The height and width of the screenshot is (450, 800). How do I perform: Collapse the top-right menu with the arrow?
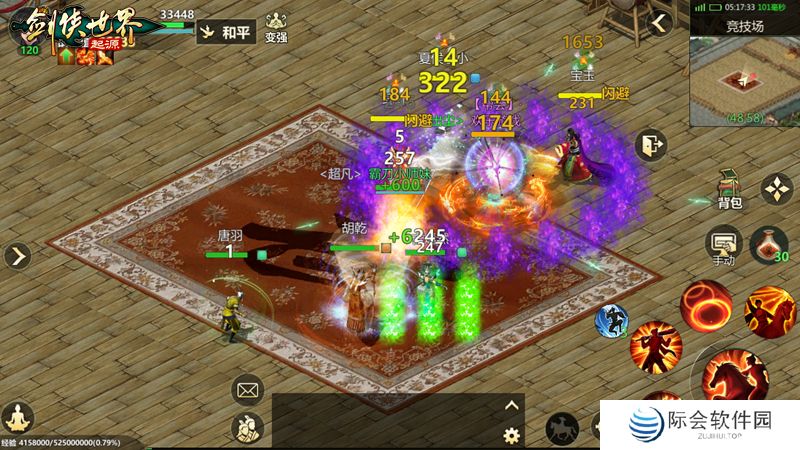coord(658,23)
